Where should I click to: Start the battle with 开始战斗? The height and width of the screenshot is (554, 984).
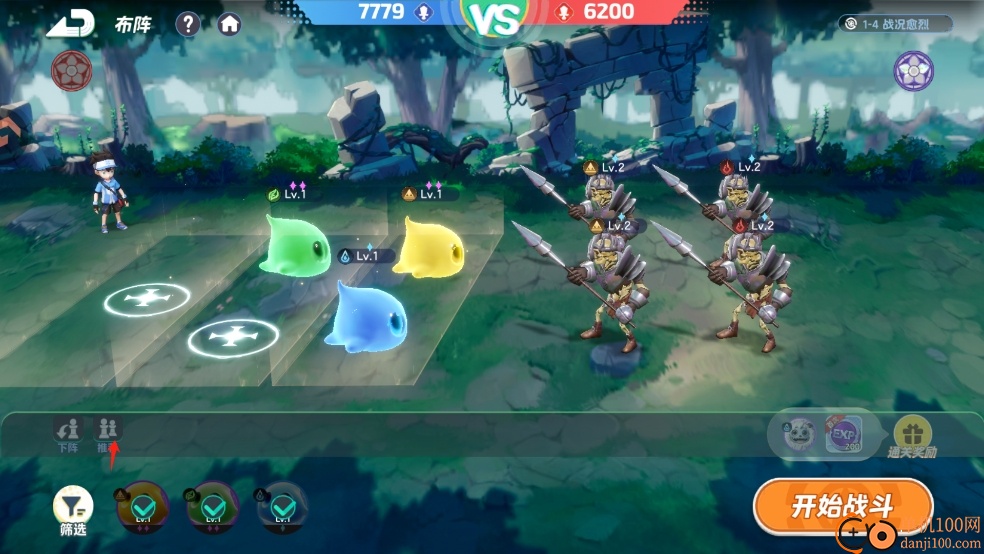click(x=842, y=506)
